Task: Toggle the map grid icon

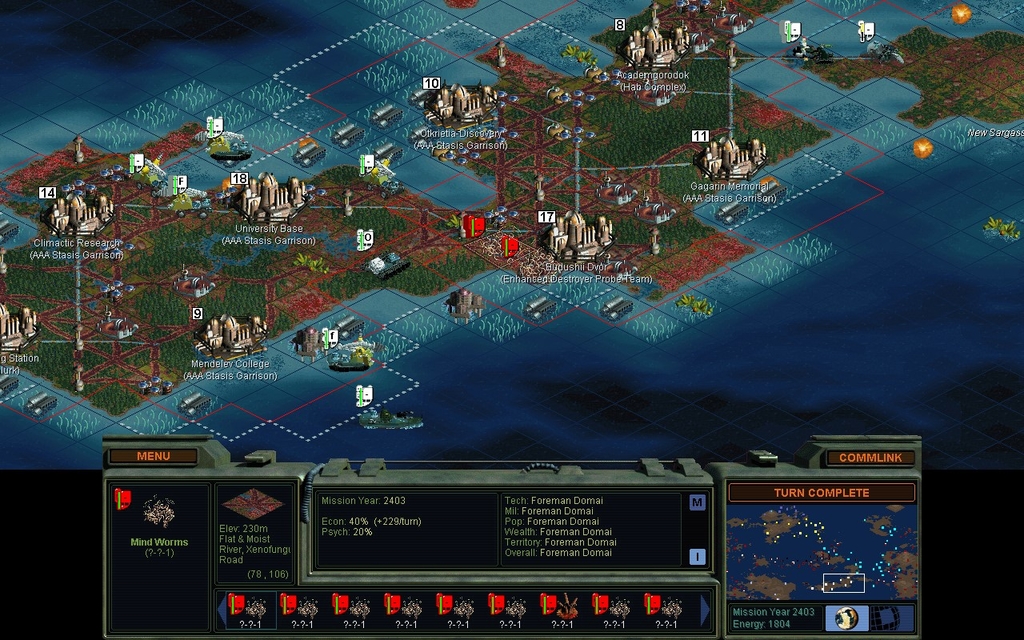Action: (886, 618)
